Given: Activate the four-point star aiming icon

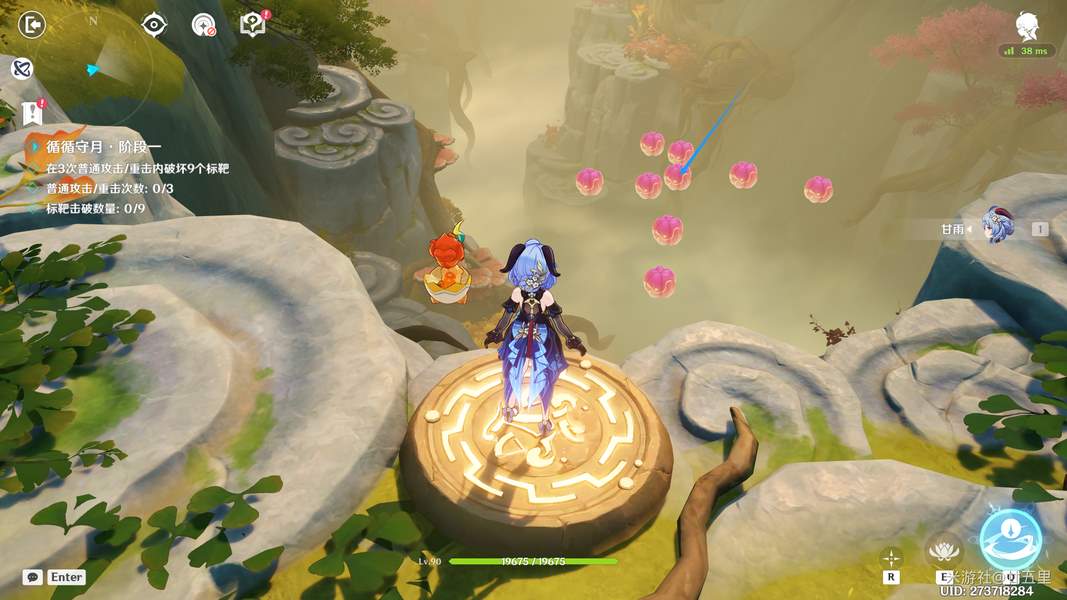Looking at the screenshot, I should 890,557.
